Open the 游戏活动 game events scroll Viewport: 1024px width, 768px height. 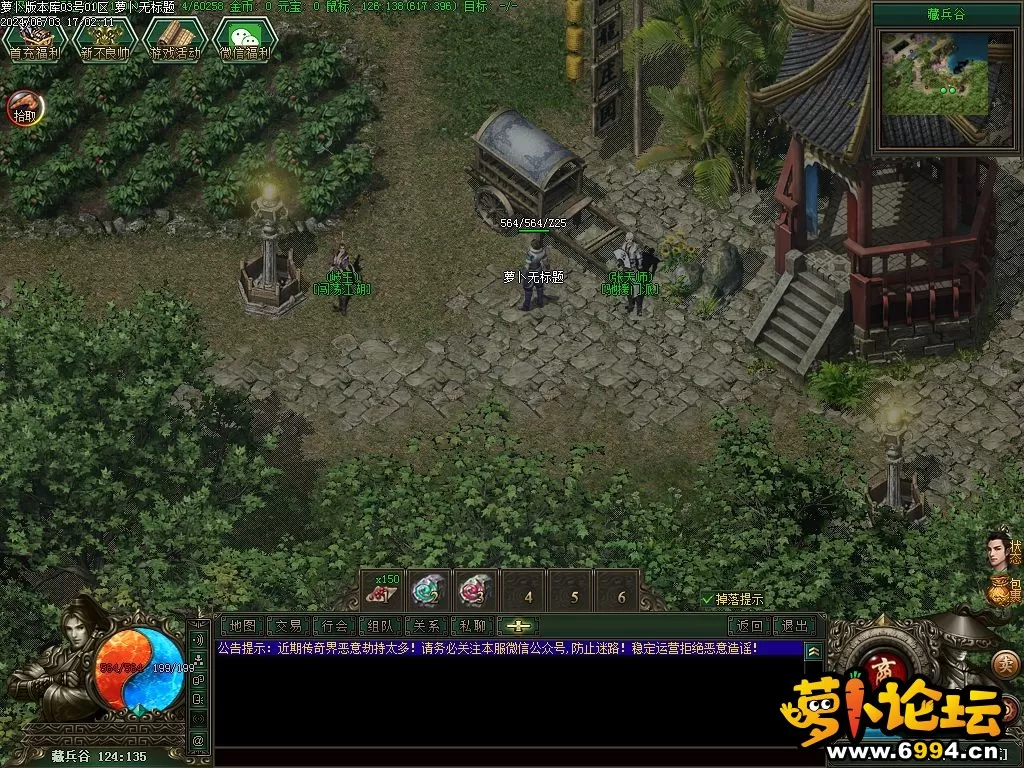(175, 40)
